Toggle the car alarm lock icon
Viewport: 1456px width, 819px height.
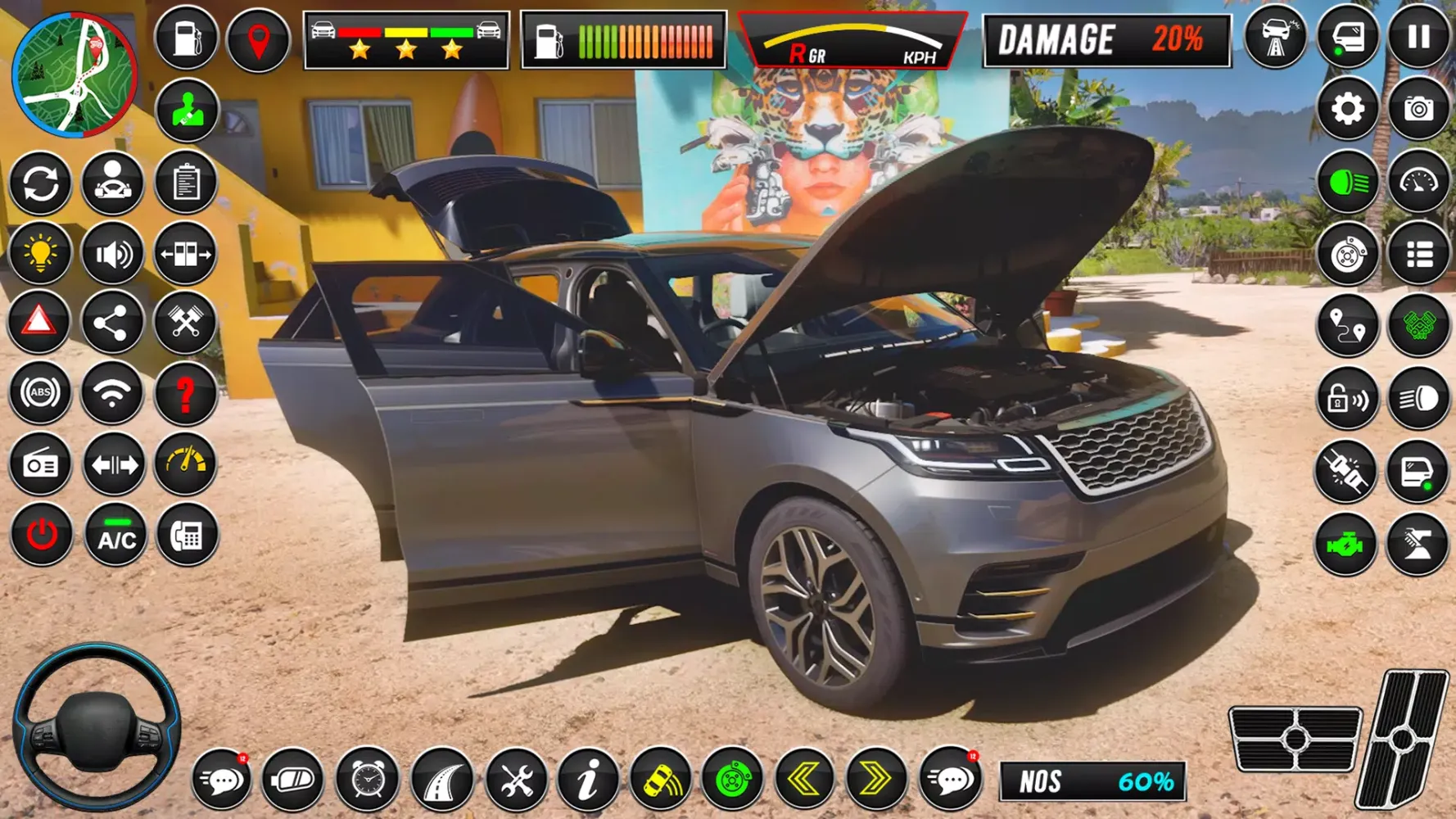pos(1348,400)
